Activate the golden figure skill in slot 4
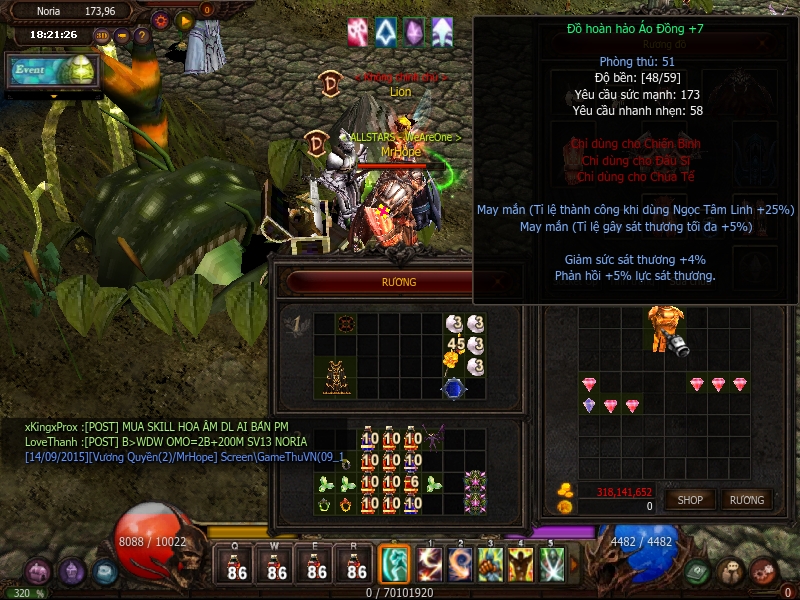Screen dimensions: 800x600 521,564
